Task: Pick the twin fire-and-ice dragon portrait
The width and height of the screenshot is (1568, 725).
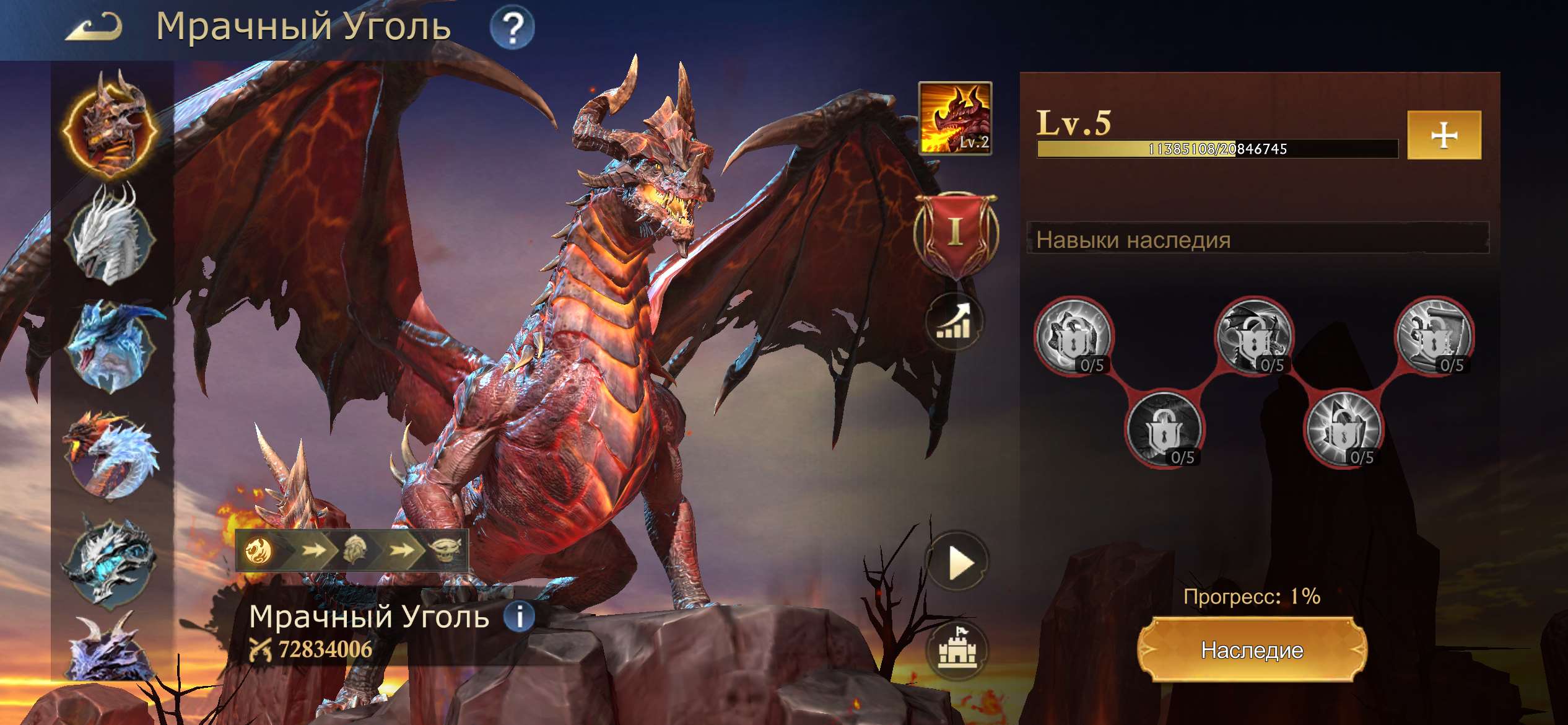Action: click(x=111, y=455)
